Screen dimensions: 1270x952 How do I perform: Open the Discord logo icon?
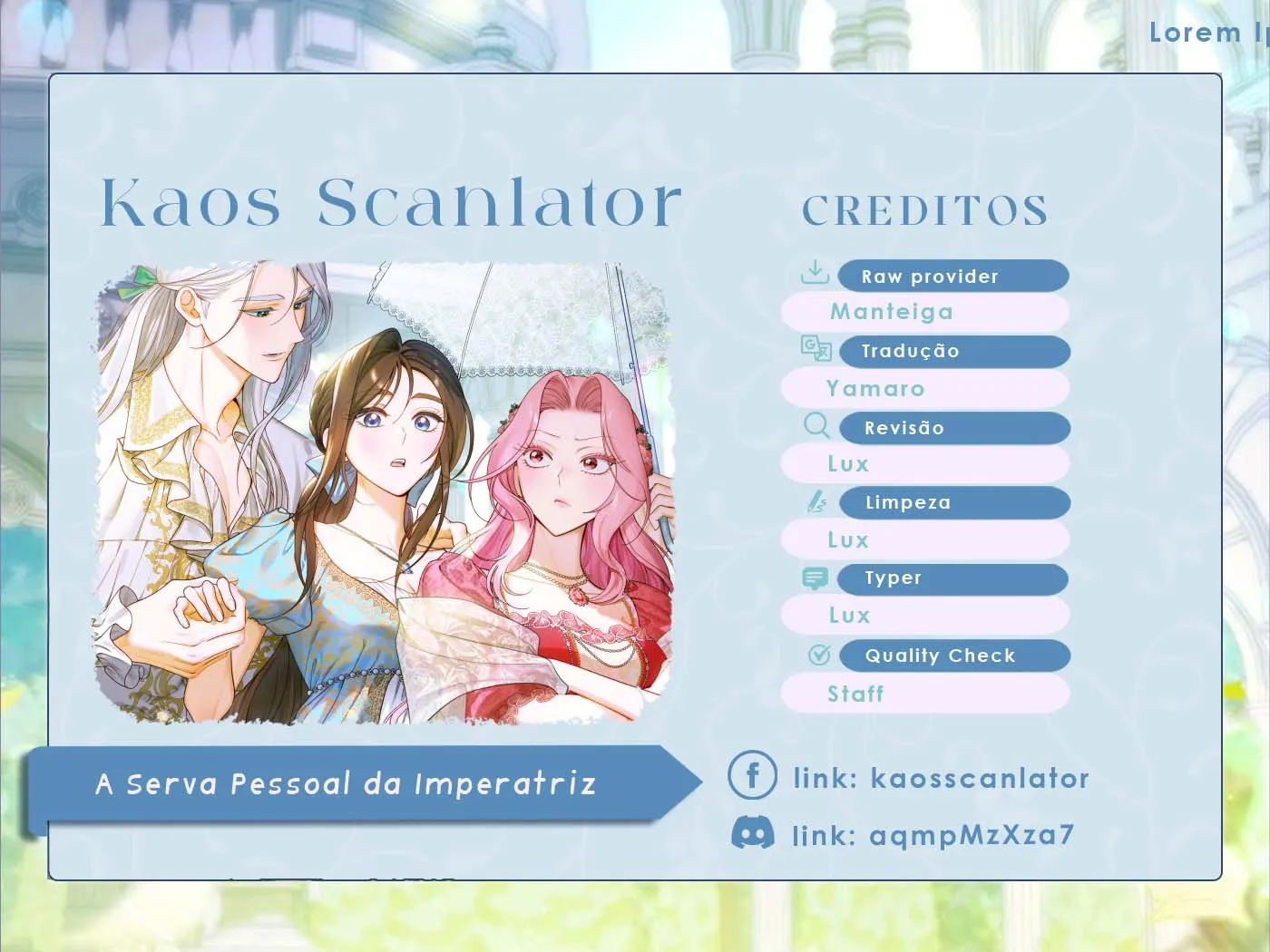point(752,833)
